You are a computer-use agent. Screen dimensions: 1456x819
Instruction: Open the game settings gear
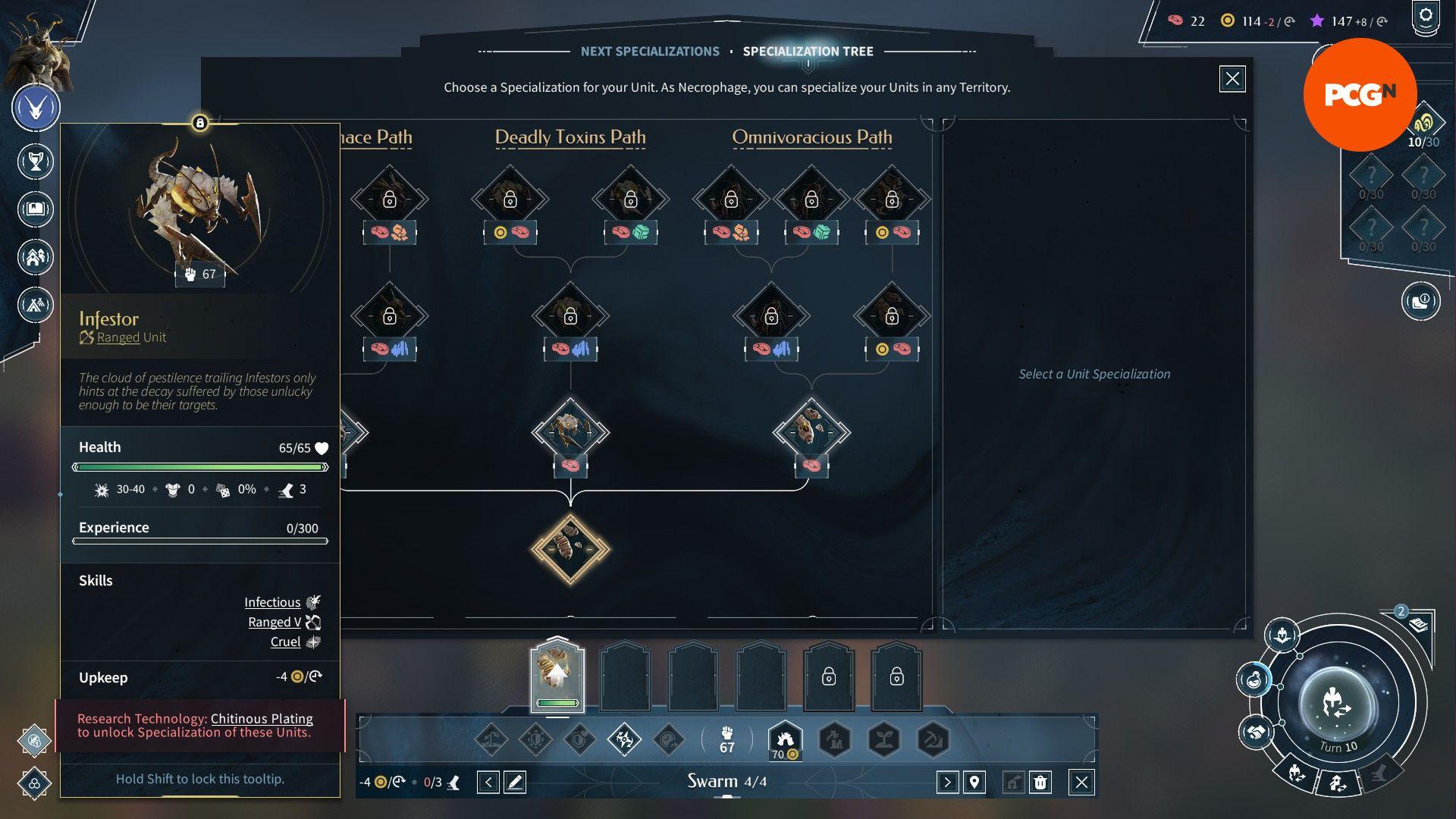1426,16
